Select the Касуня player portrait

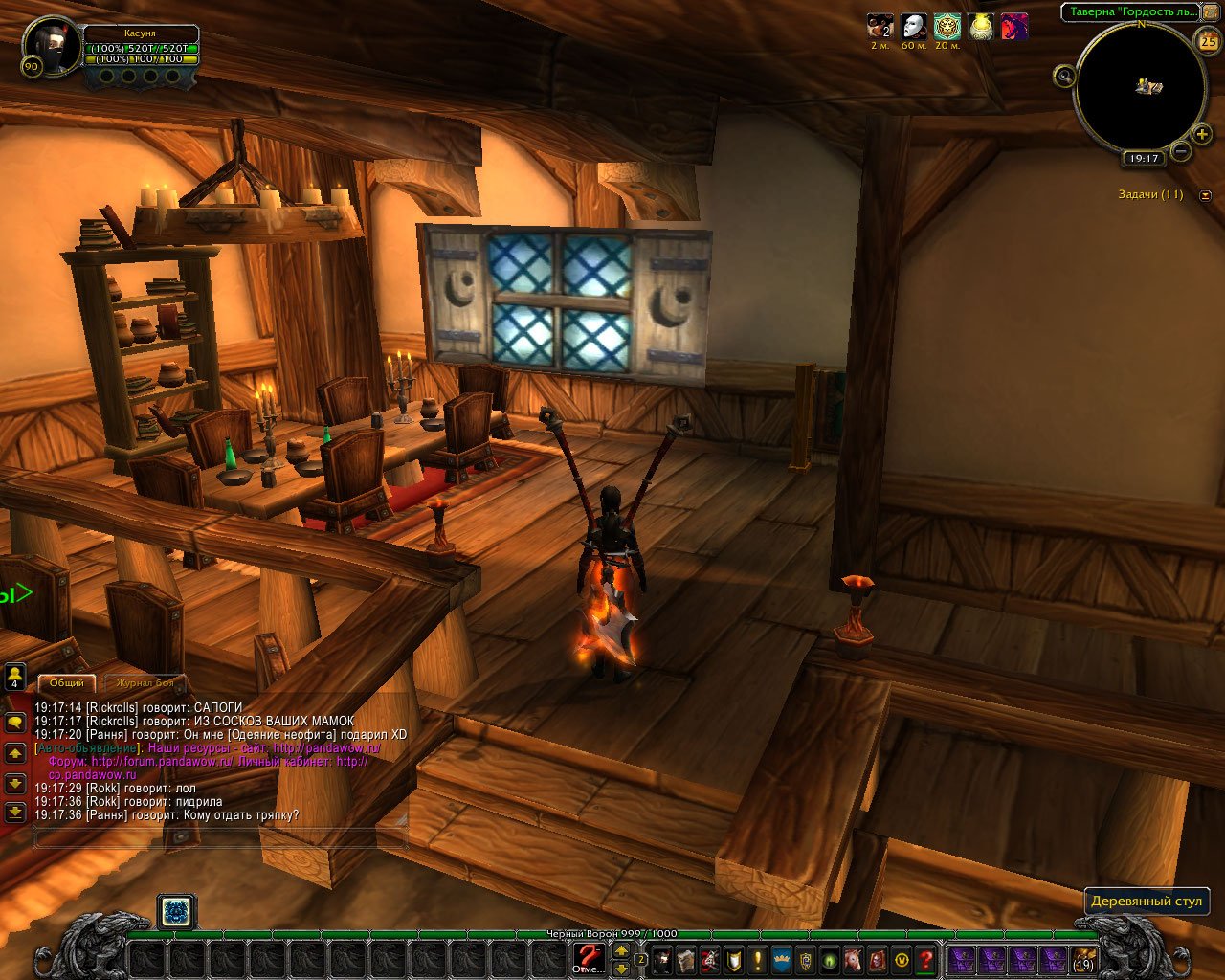pos(51,46)
